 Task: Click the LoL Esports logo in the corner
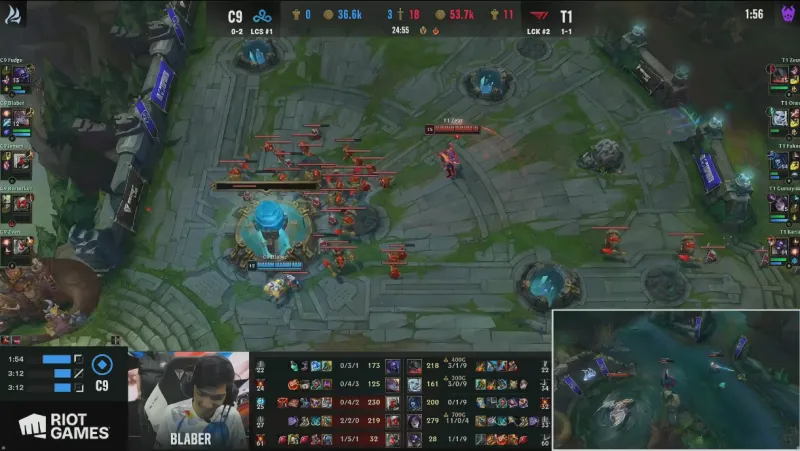click(13, 13)
